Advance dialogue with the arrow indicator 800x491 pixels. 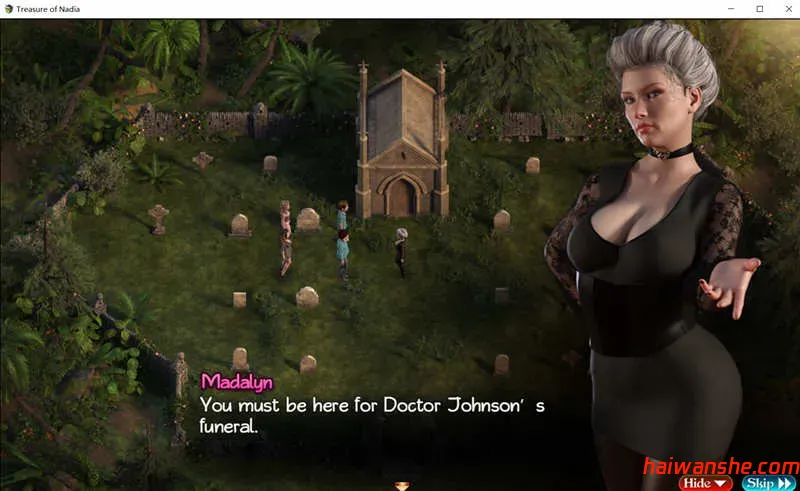coord(401,486)
